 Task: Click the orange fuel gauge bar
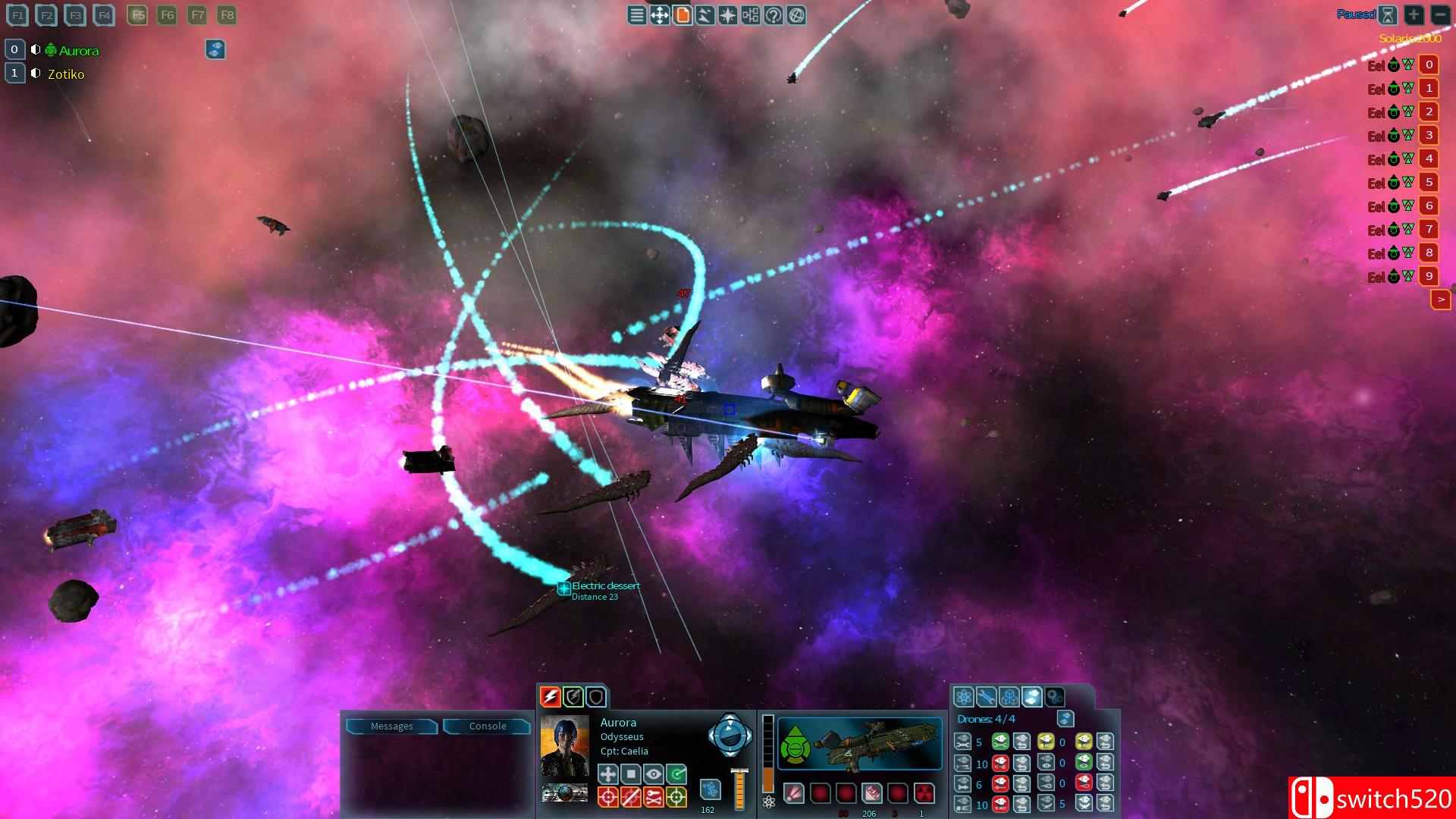740,791
